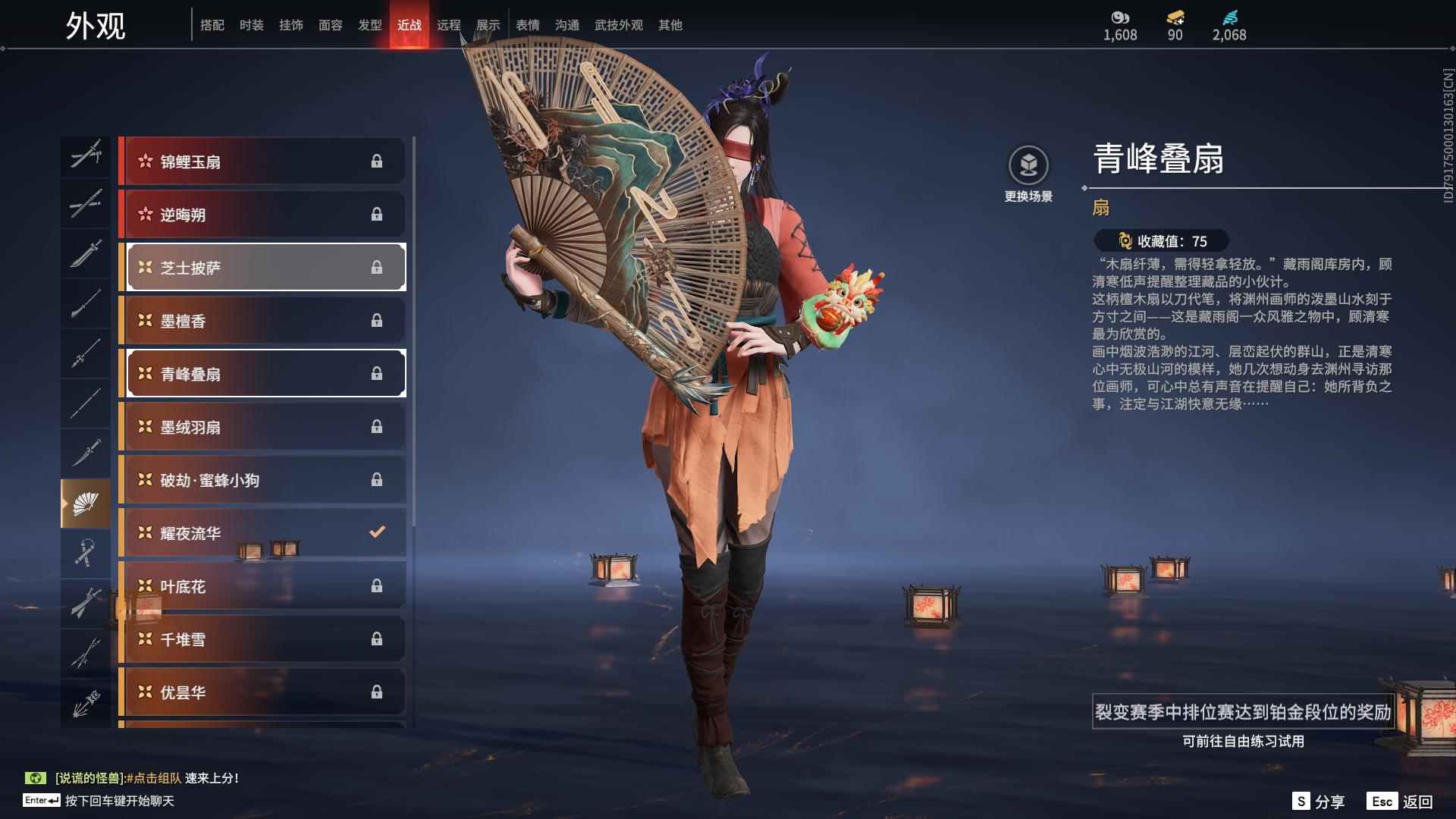Select the long sword weapon category icon

[x=86, y=206]
